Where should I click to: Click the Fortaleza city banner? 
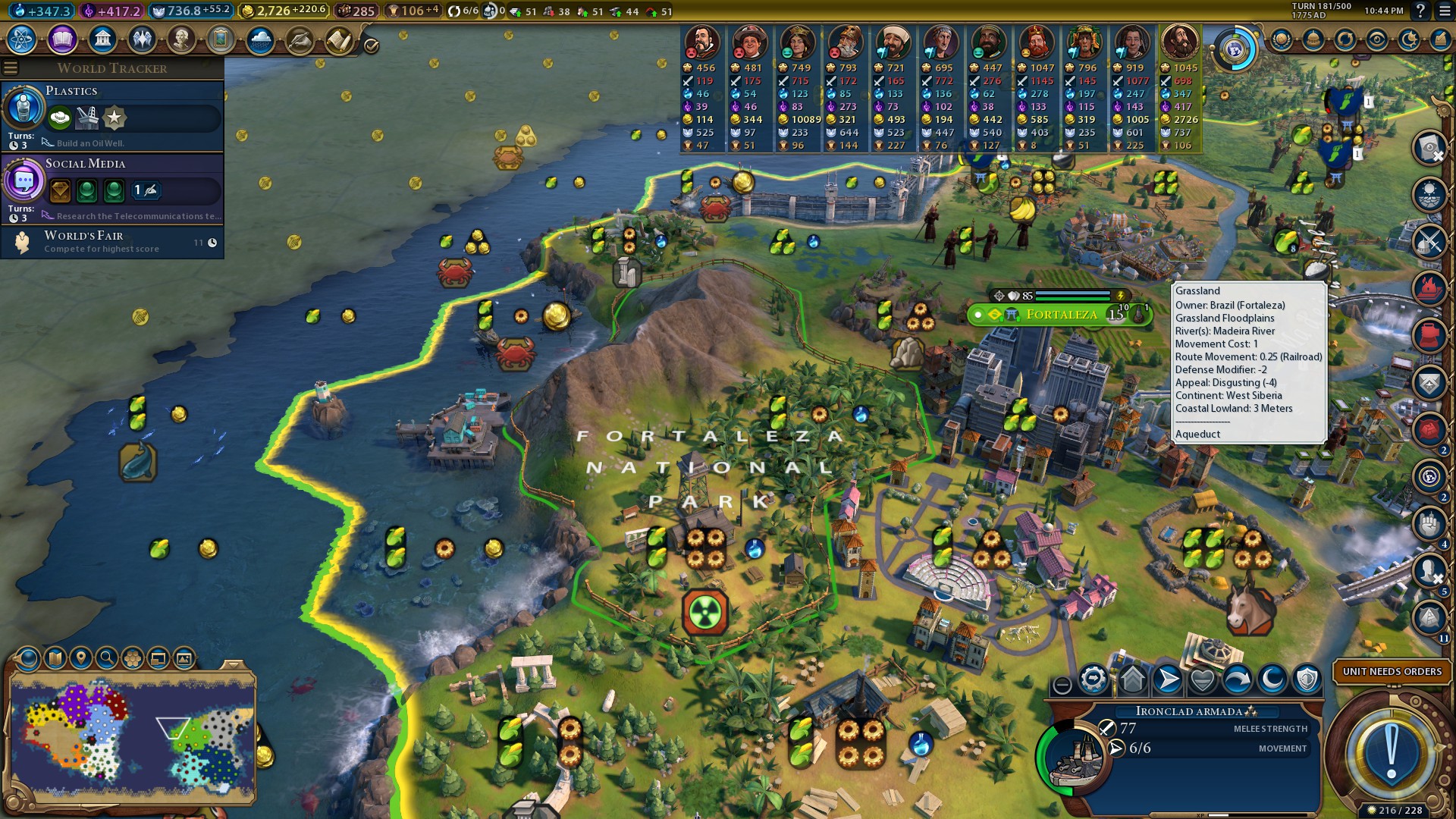point(1062,314)
